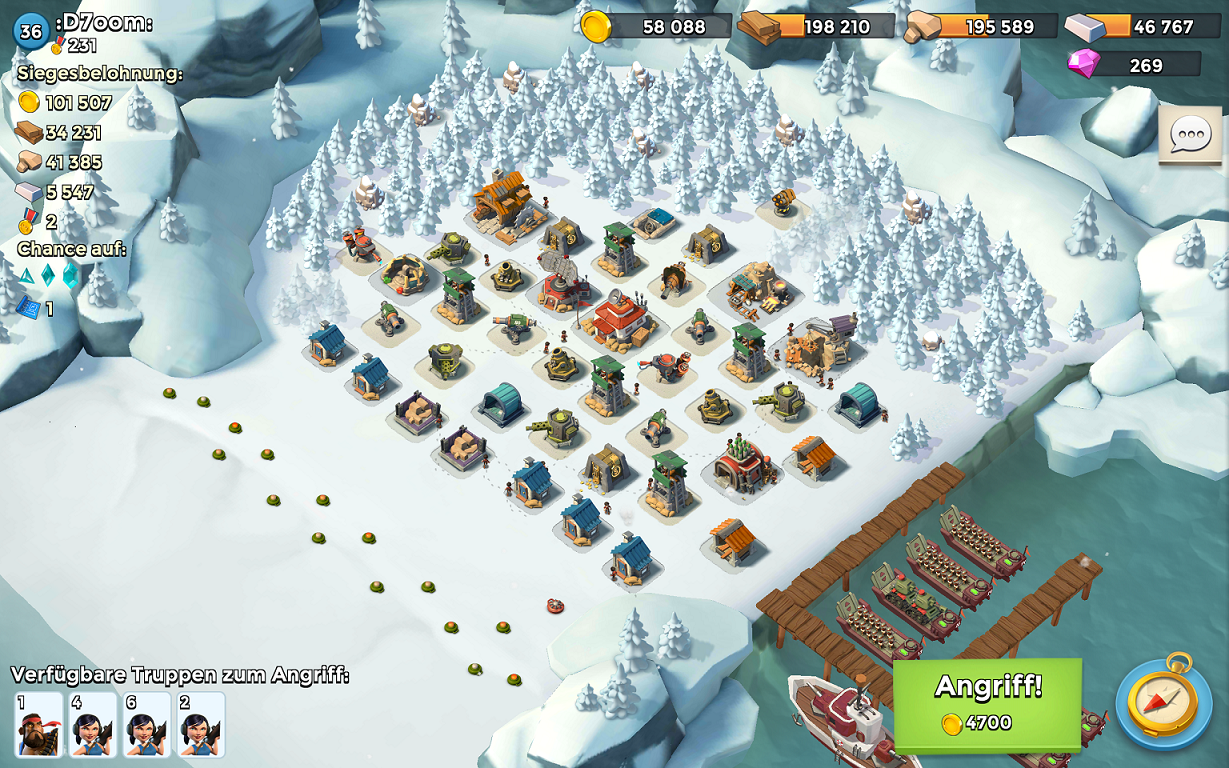
Task: Select the Heavy troop card with red bandana
Action: (x=39, y=724)
